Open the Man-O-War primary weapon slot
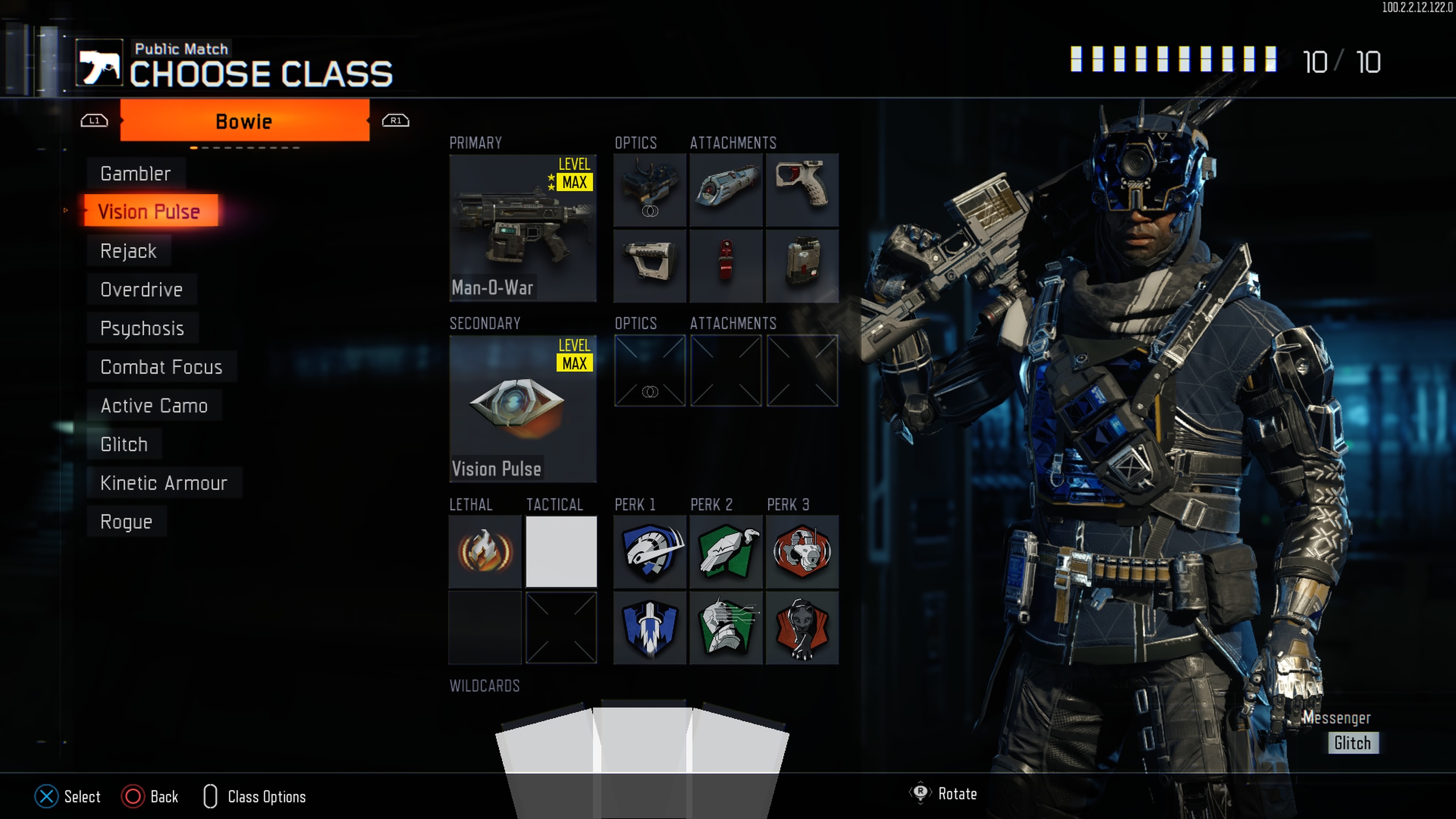1456x819 pixels. [x=522, y=227]
